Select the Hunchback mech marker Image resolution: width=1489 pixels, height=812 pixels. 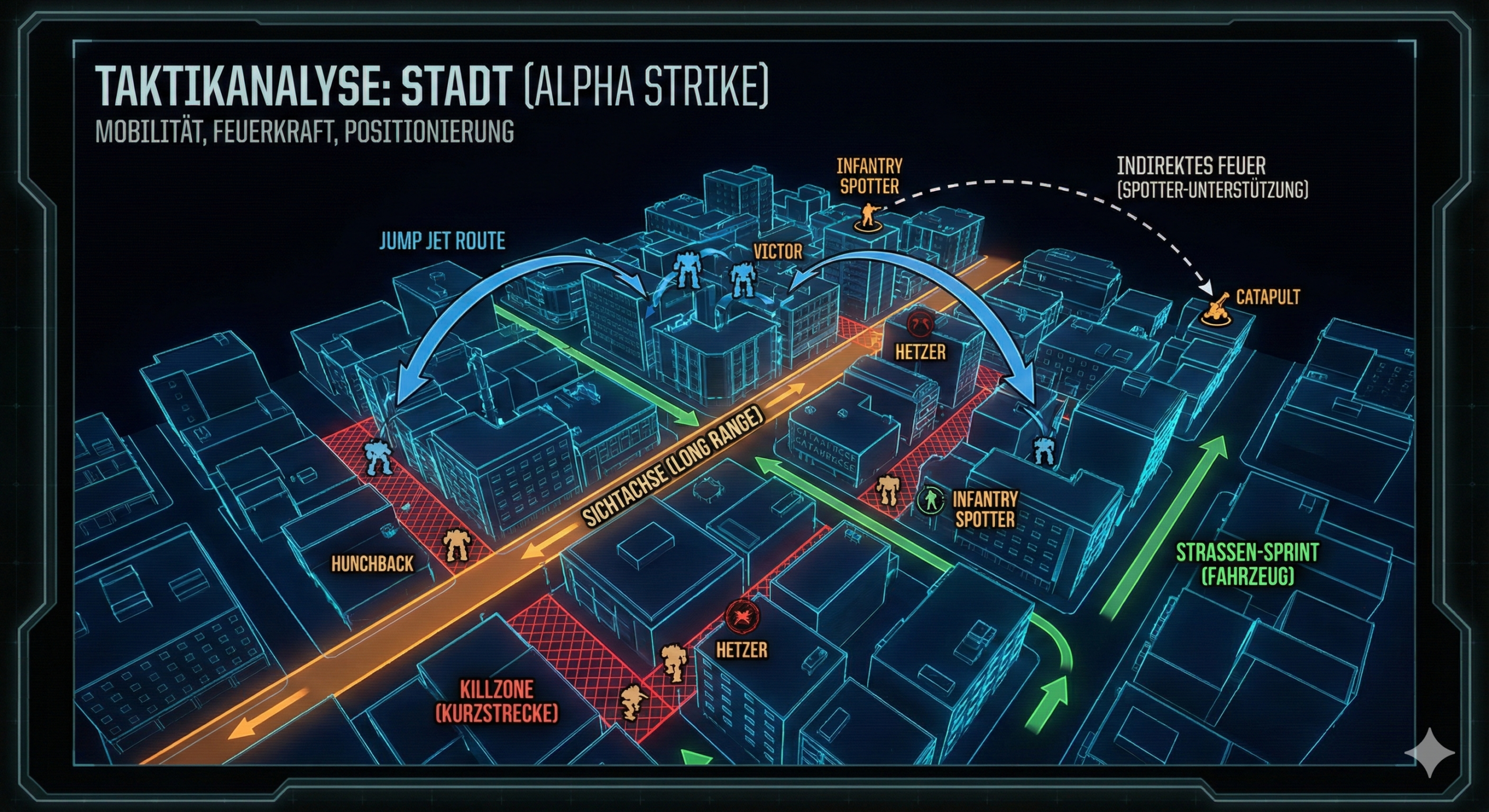(x=455, y=545)
